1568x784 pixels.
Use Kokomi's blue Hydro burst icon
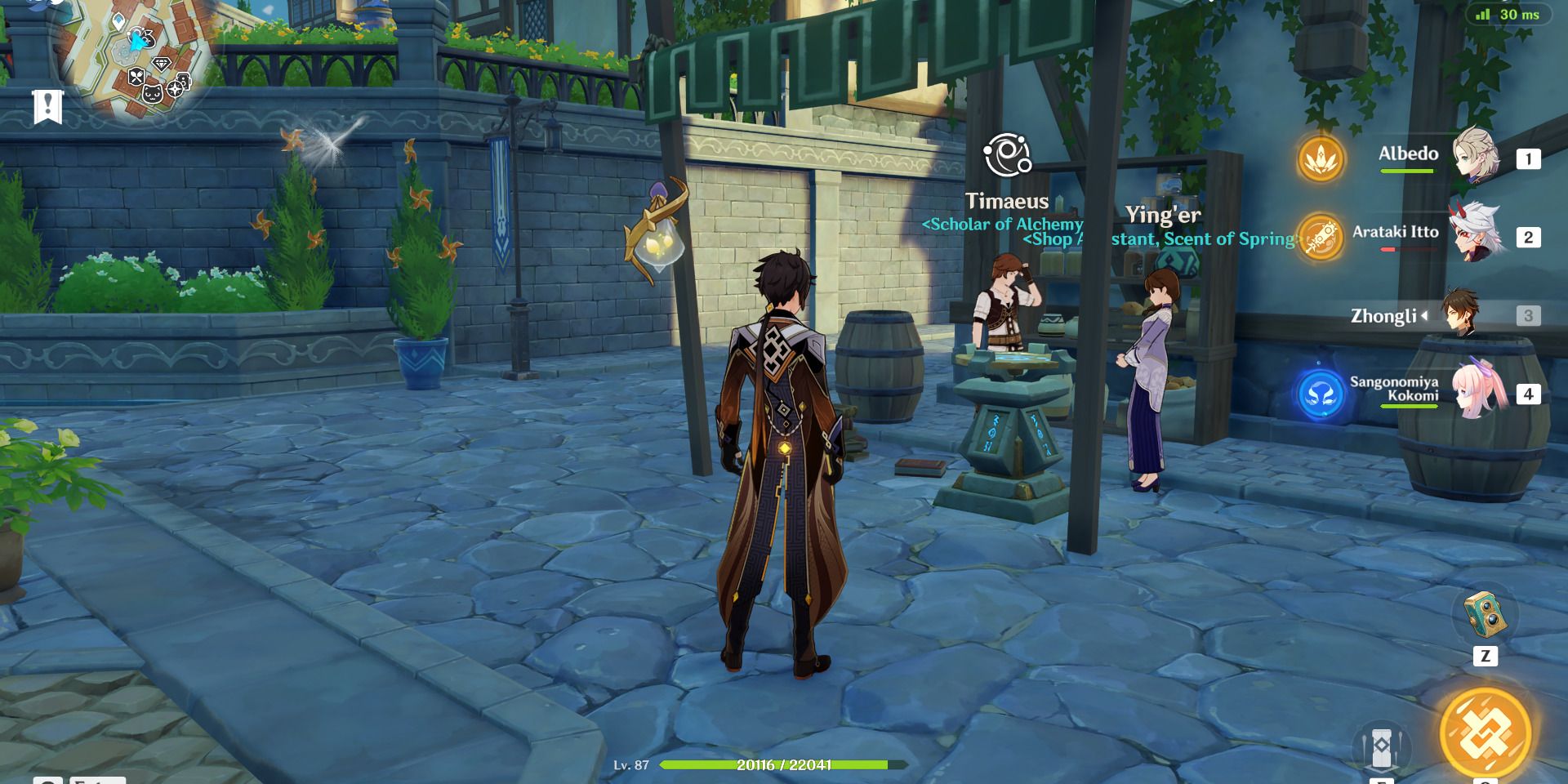click(1320, 394)
